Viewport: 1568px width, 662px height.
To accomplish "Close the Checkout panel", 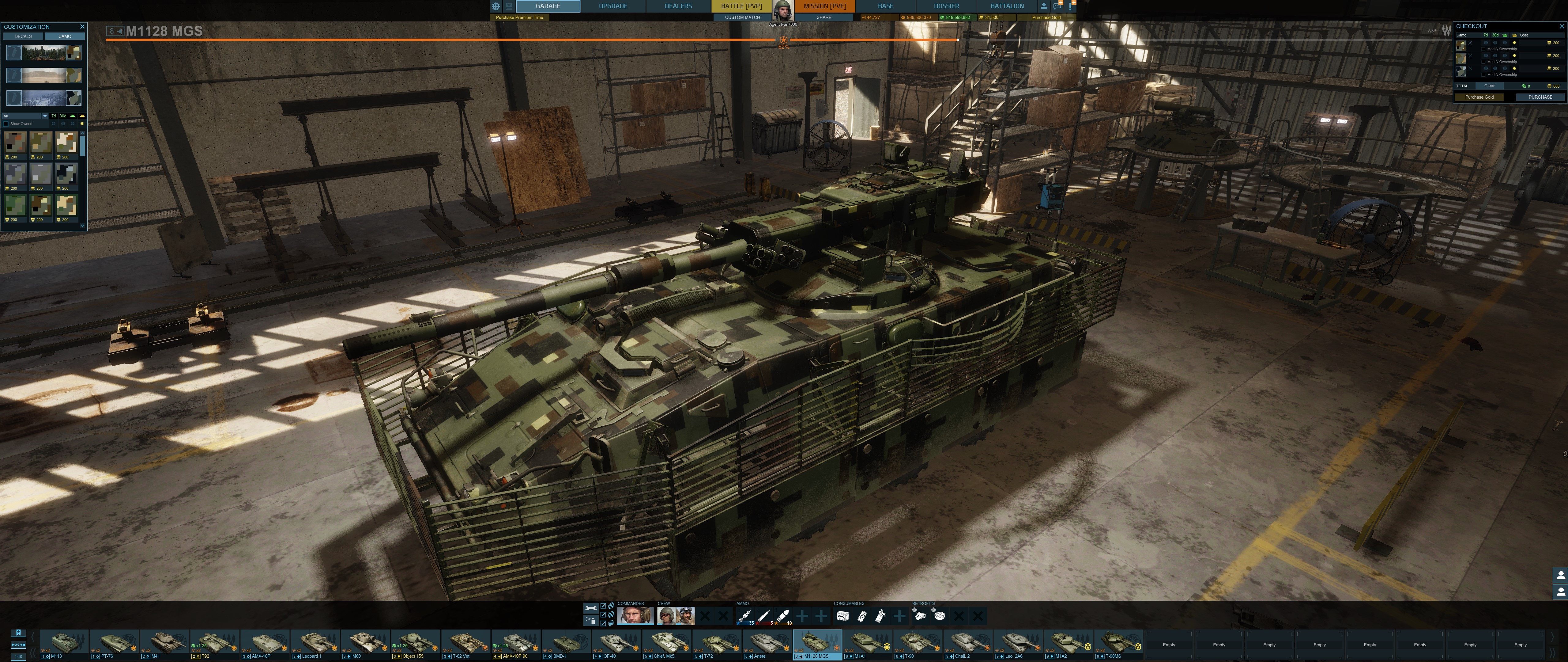I will click(1561, 27).
